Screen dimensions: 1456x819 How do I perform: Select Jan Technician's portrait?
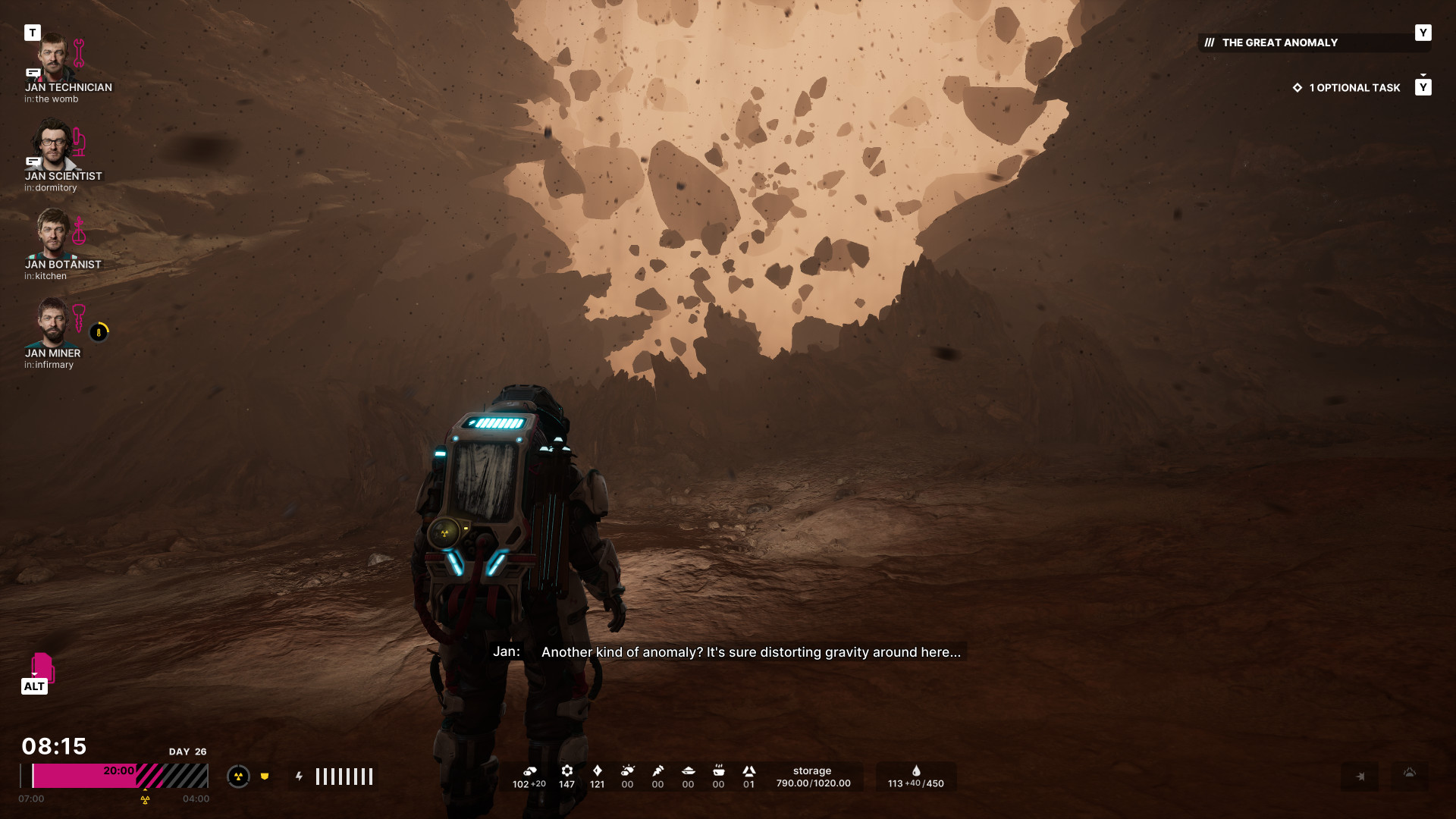click(x=52, y=57)
